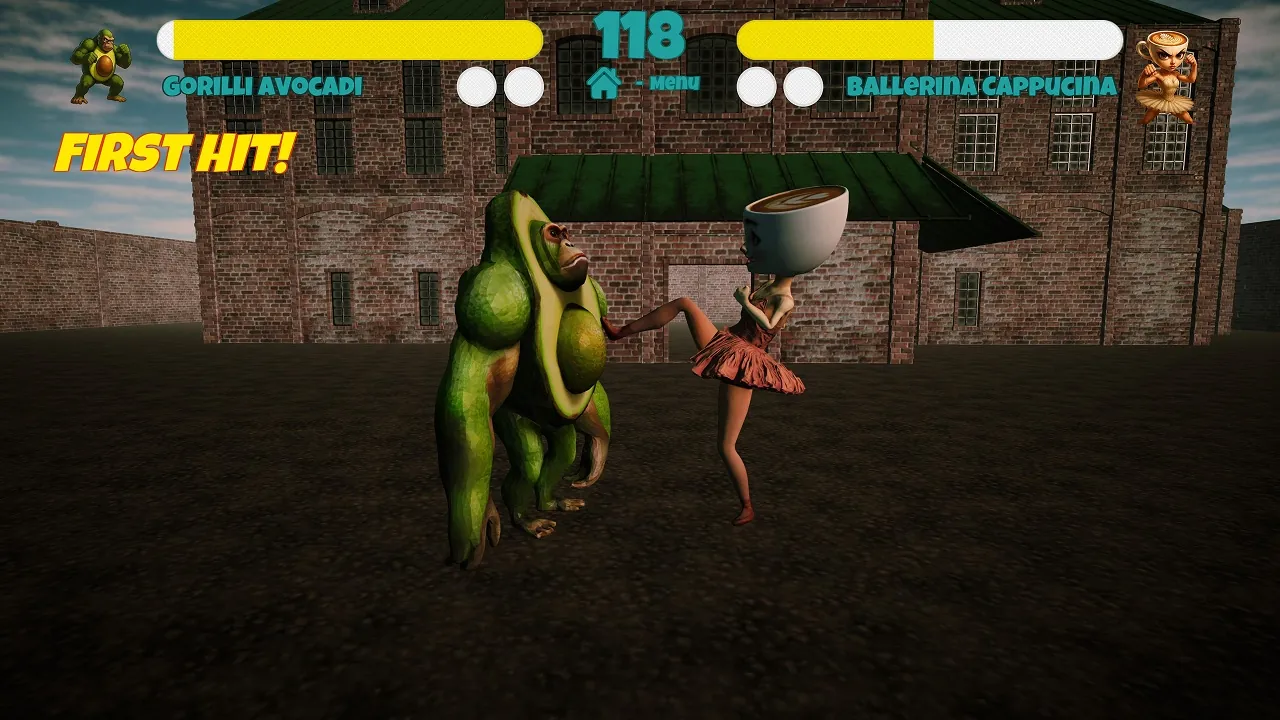Image resolution: width=1280 pixels, height=720 pixels.
Task: Click the match timer showing 118
Action: tap(640, 35)
